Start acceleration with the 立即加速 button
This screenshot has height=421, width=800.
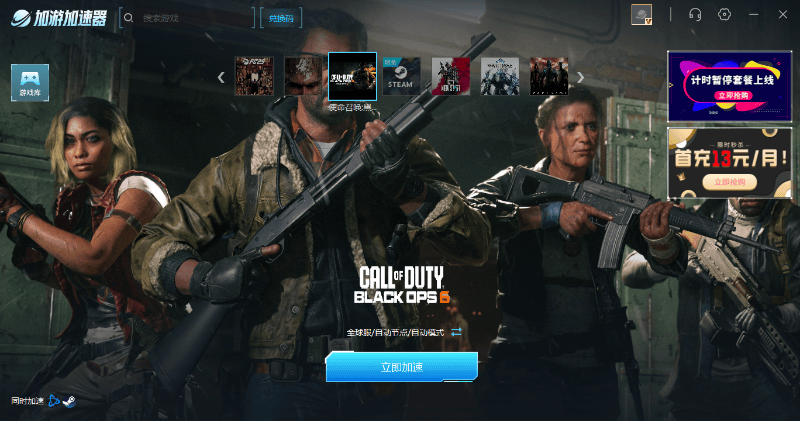tap(401, 367)
